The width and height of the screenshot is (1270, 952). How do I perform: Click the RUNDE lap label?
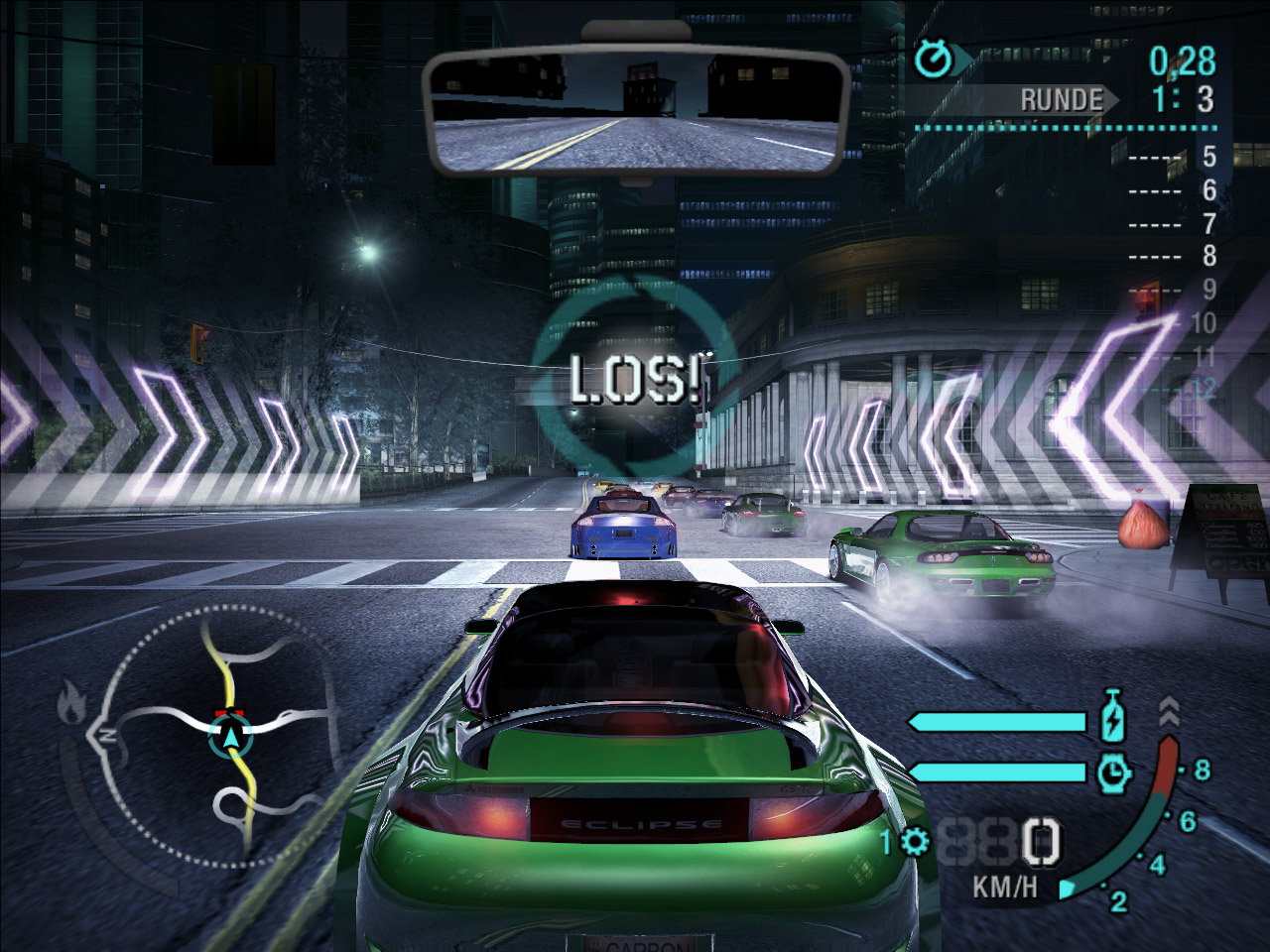1061,99
